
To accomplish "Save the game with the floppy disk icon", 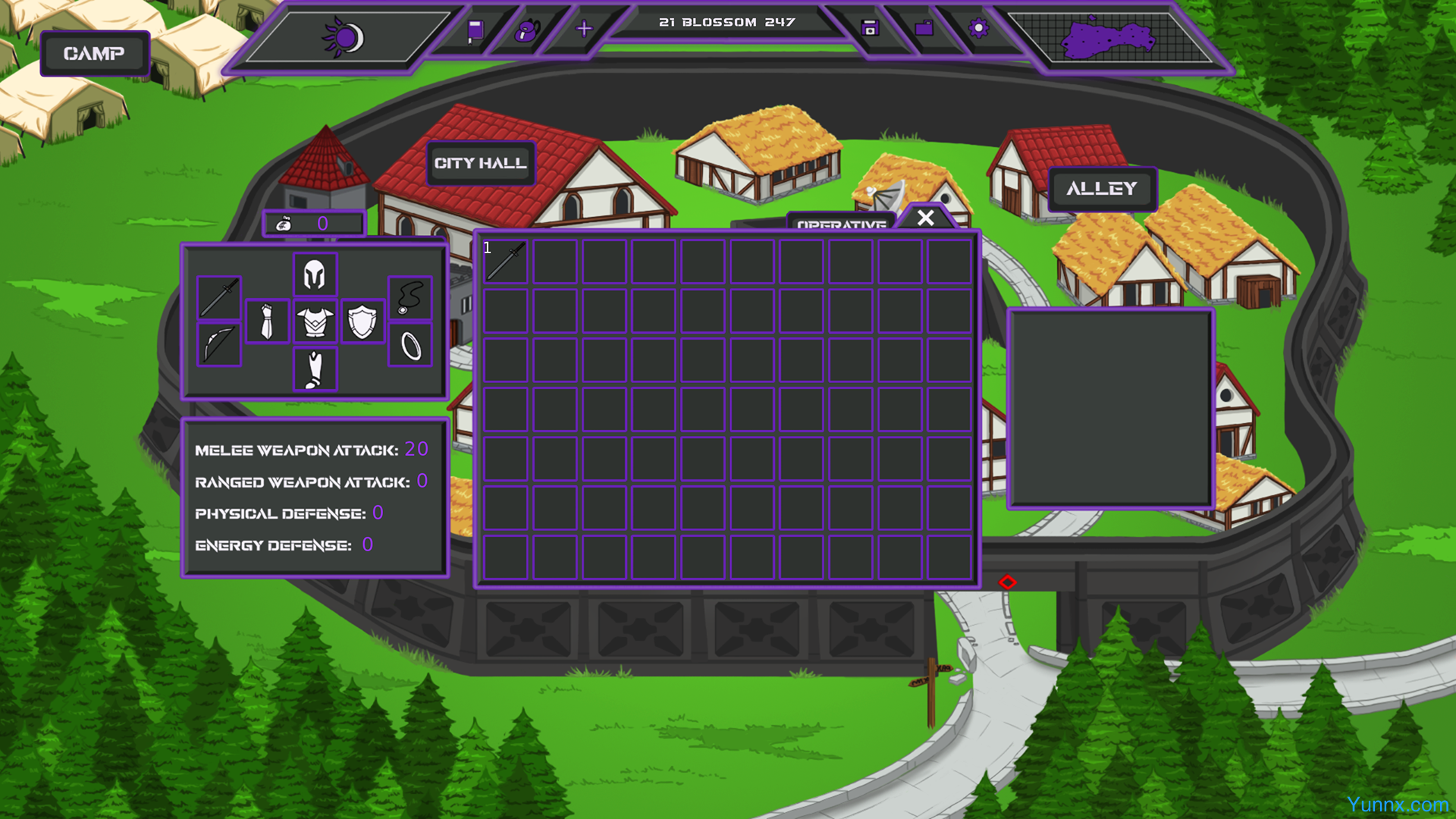I will point(870,29).
